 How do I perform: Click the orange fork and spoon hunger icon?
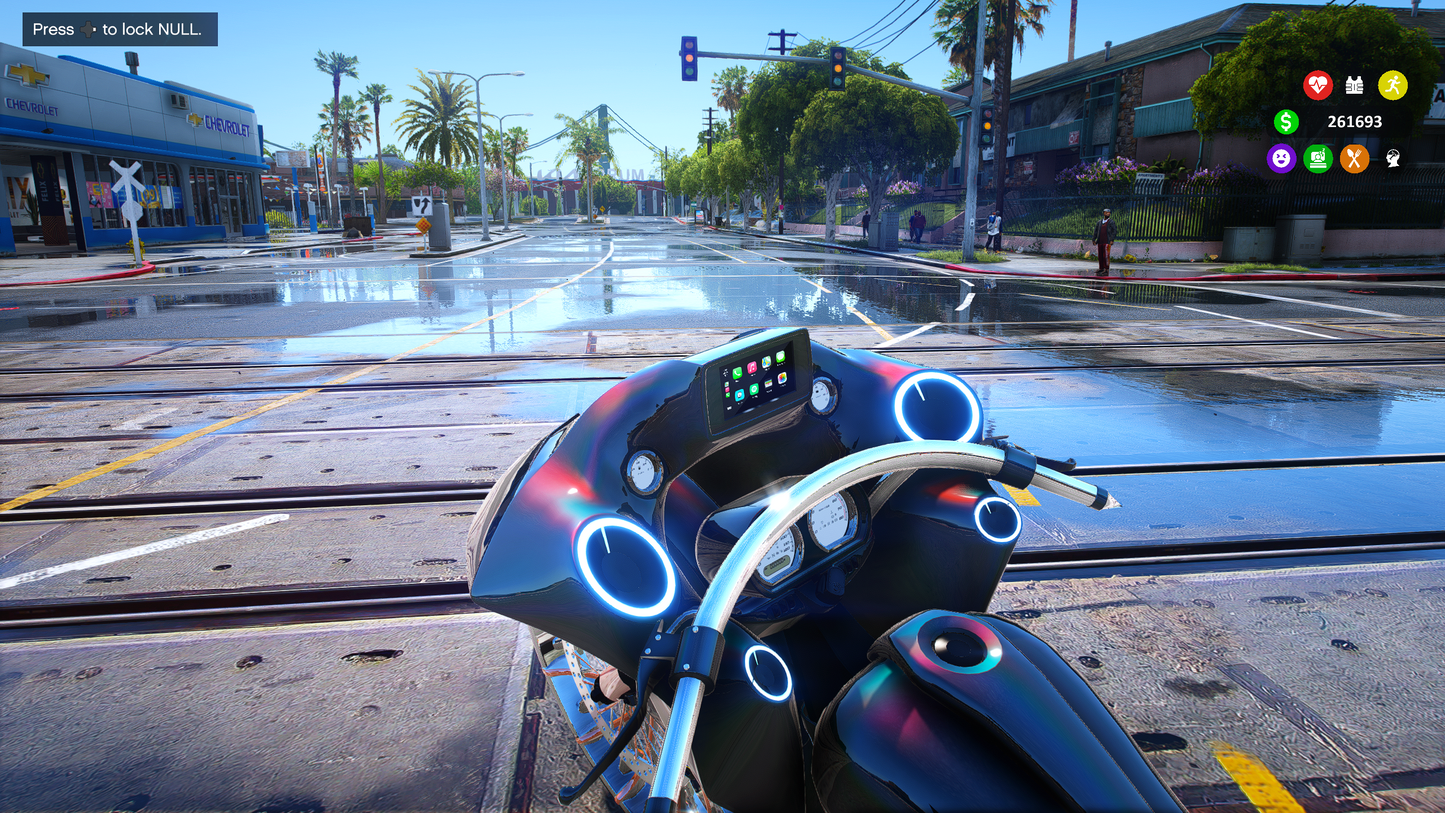click(x=1354, y=158)
